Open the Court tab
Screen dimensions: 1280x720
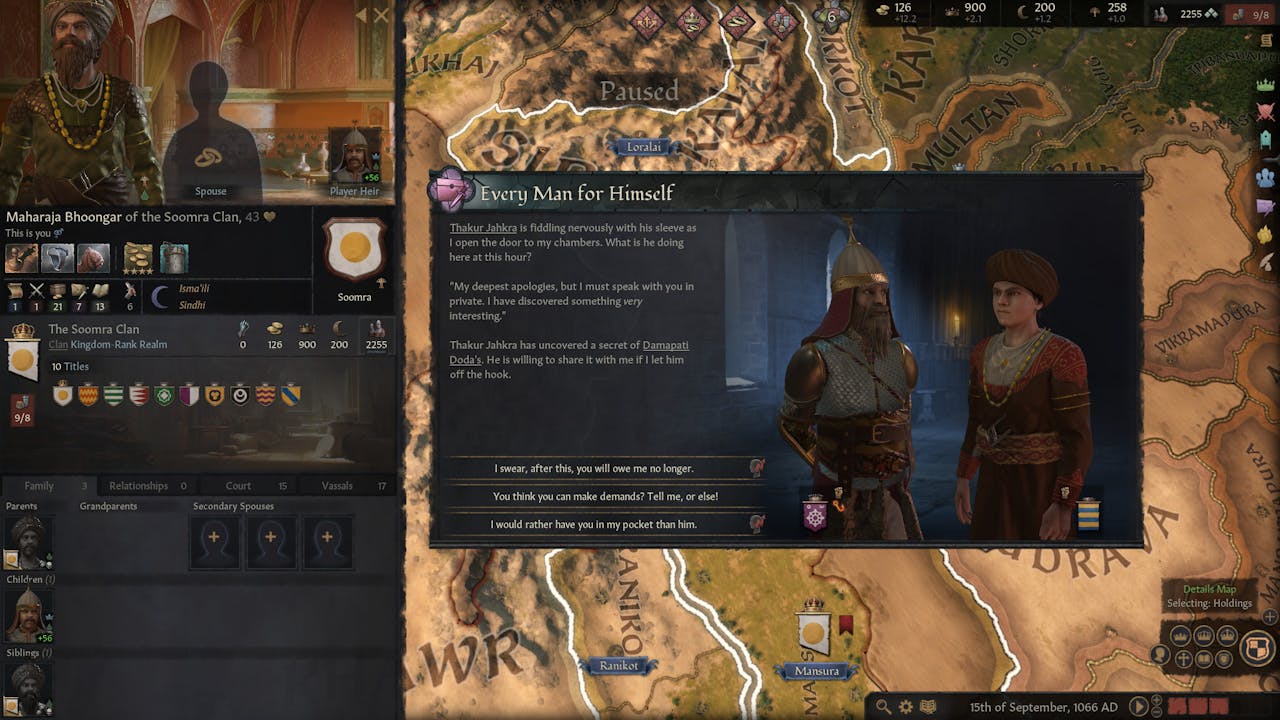pyautogui.click(x=237, y=485)
